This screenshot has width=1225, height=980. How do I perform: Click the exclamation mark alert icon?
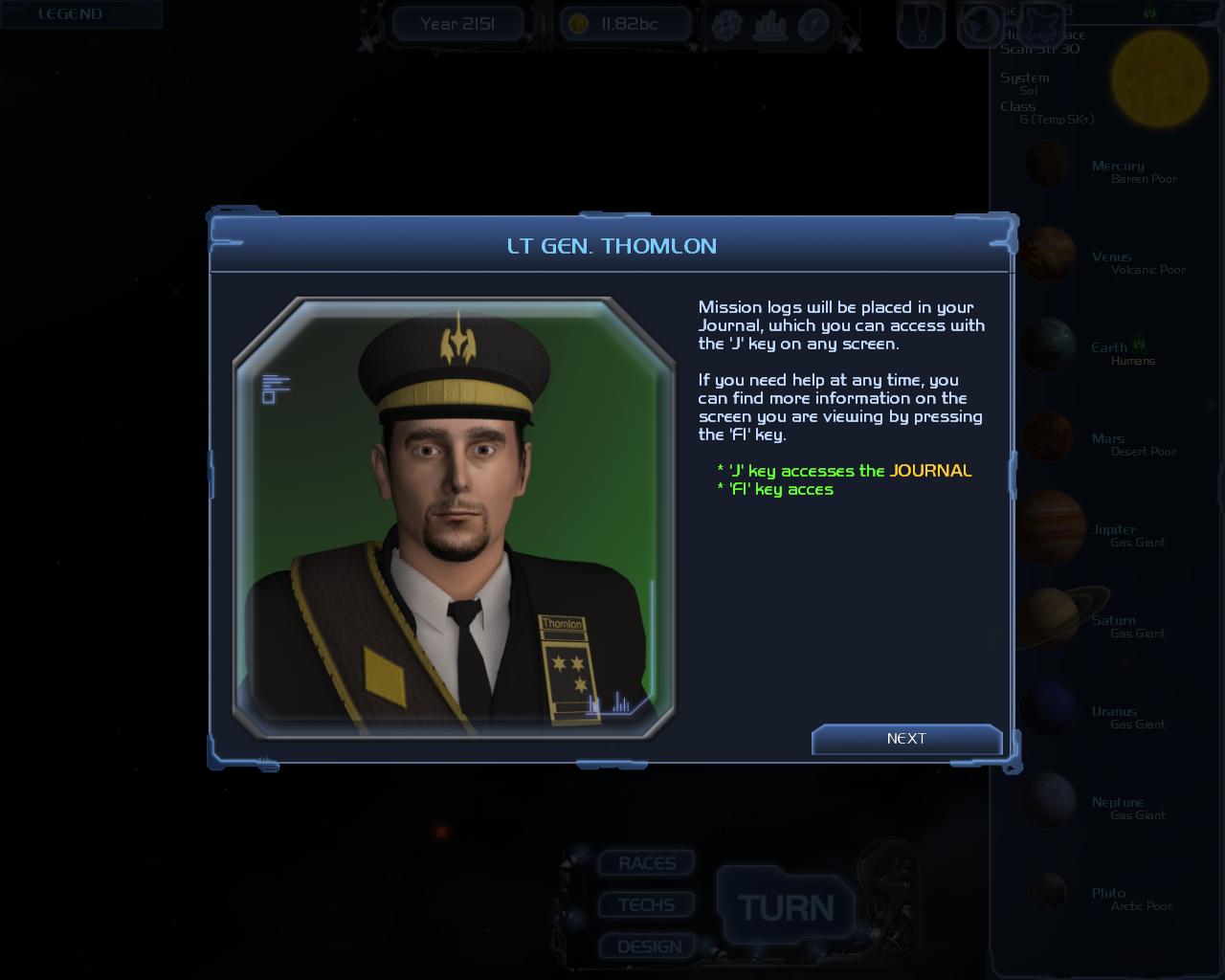pyautogui.click(x=921, y=24)
